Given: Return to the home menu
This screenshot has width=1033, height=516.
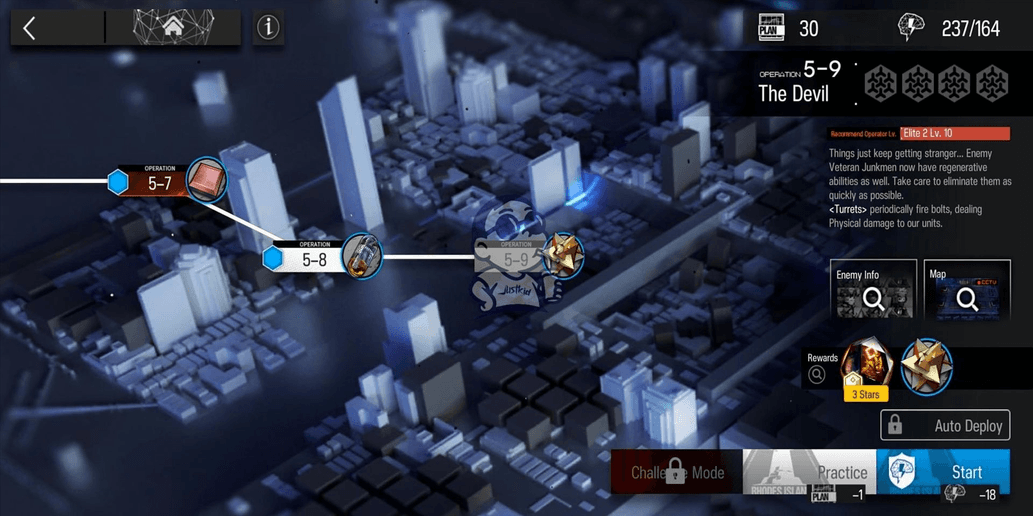Looking at the screenshot, I should pyautogui.click(x=173, y=28).
